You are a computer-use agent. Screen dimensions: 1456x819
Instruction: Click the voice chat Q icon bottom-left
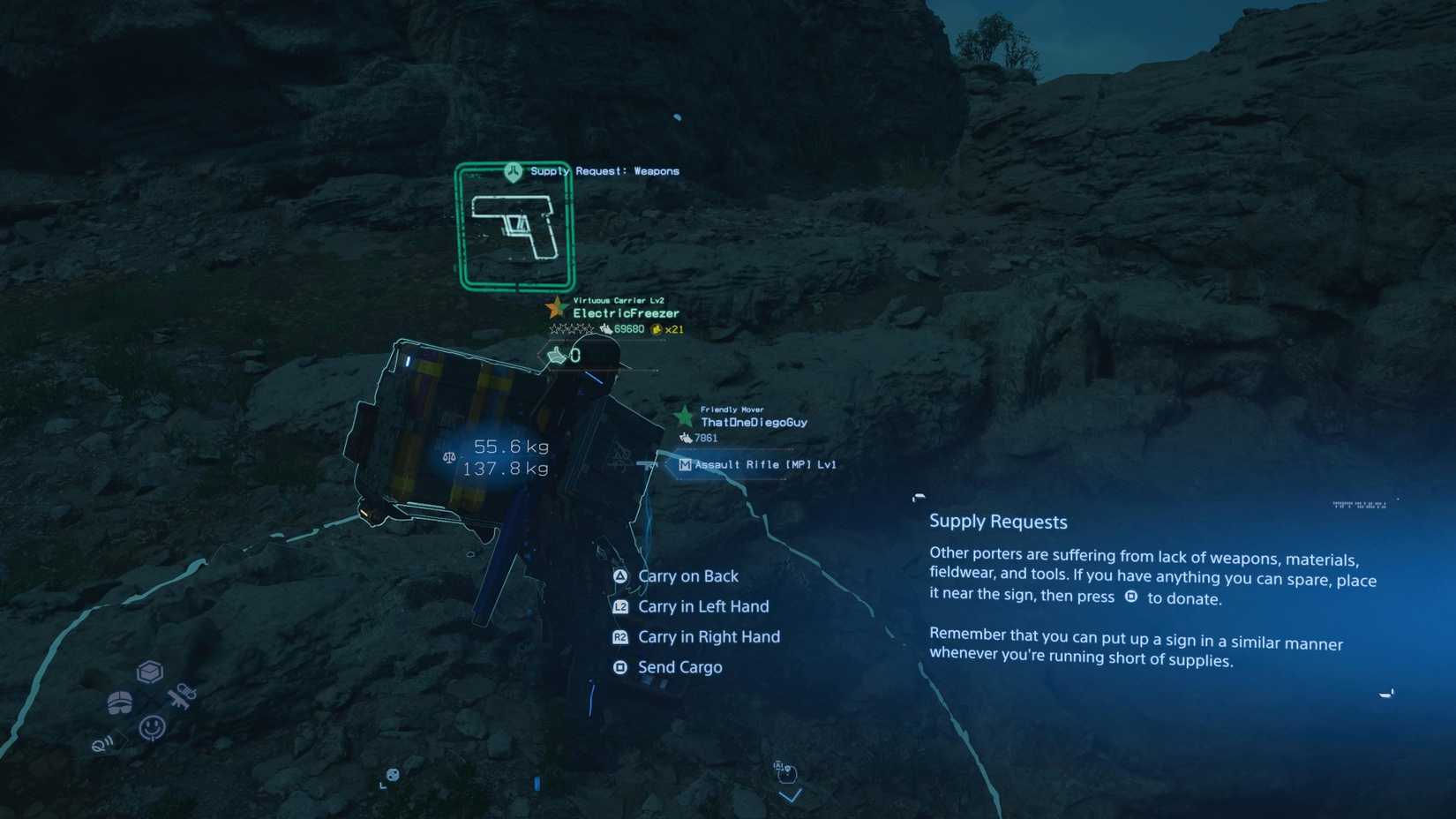(x=100, y=744)
